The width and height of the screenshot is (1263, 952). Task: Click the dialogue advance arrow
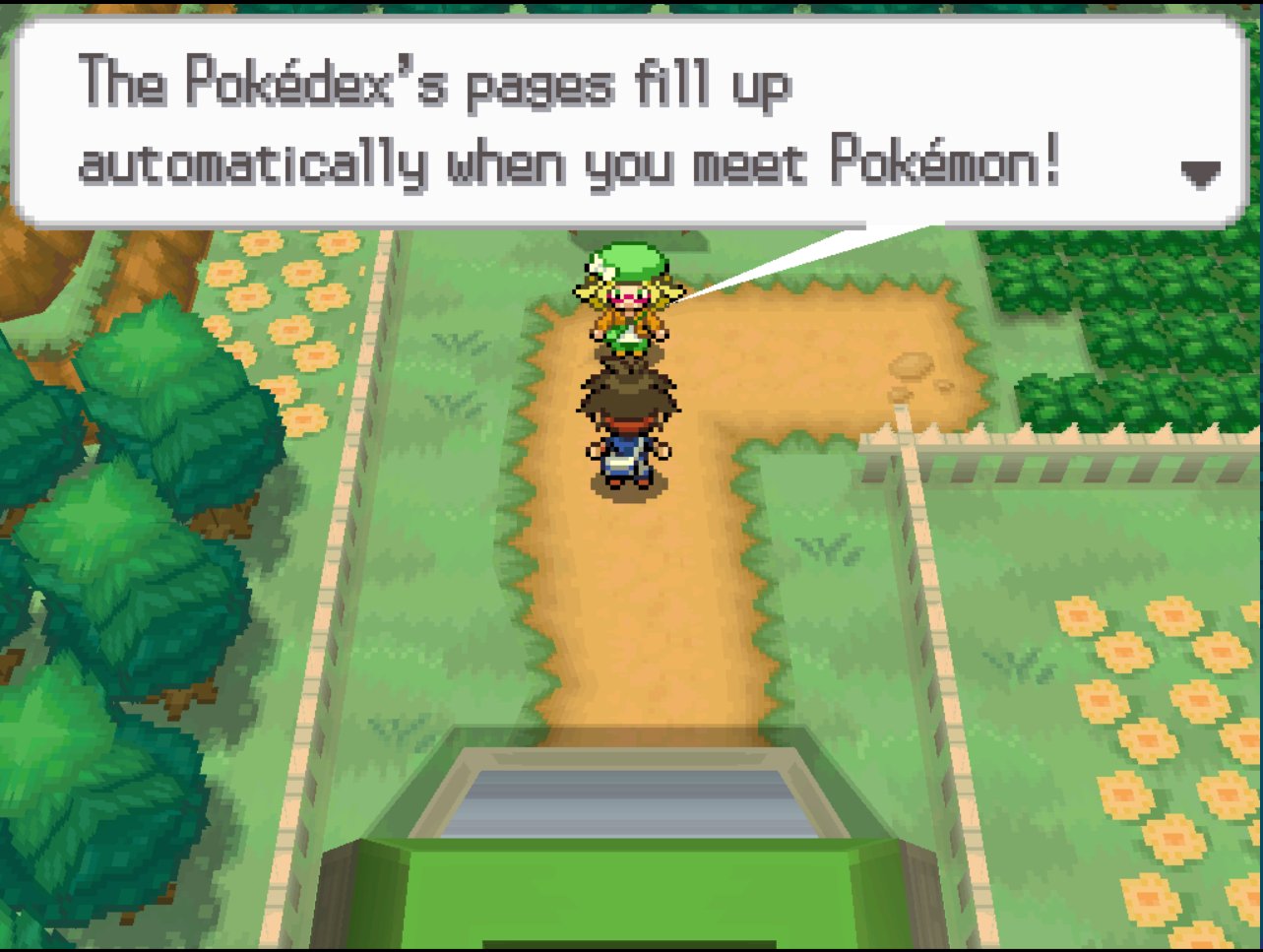pos(1199,174)
